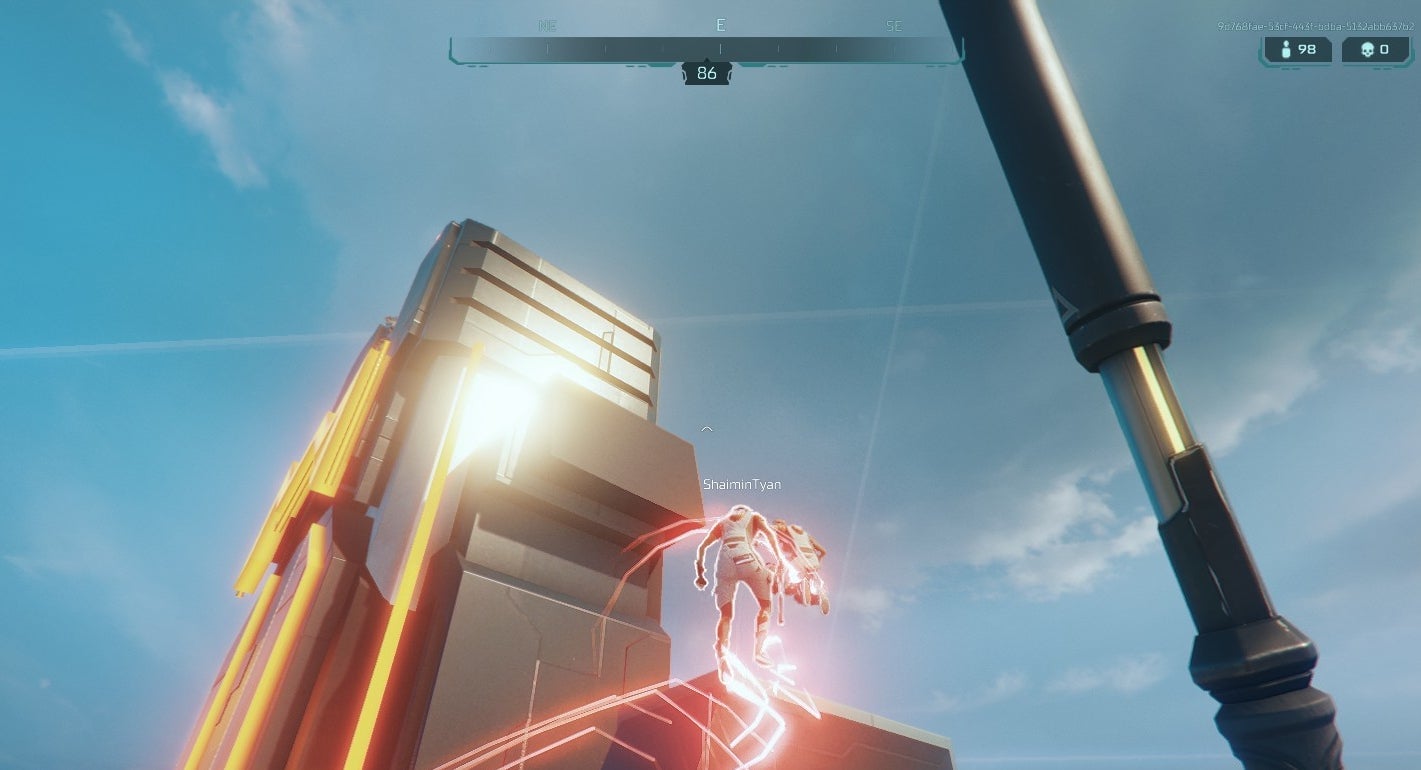
Task: Select the dark squad counter panel
Action: tap(1298, 49)
